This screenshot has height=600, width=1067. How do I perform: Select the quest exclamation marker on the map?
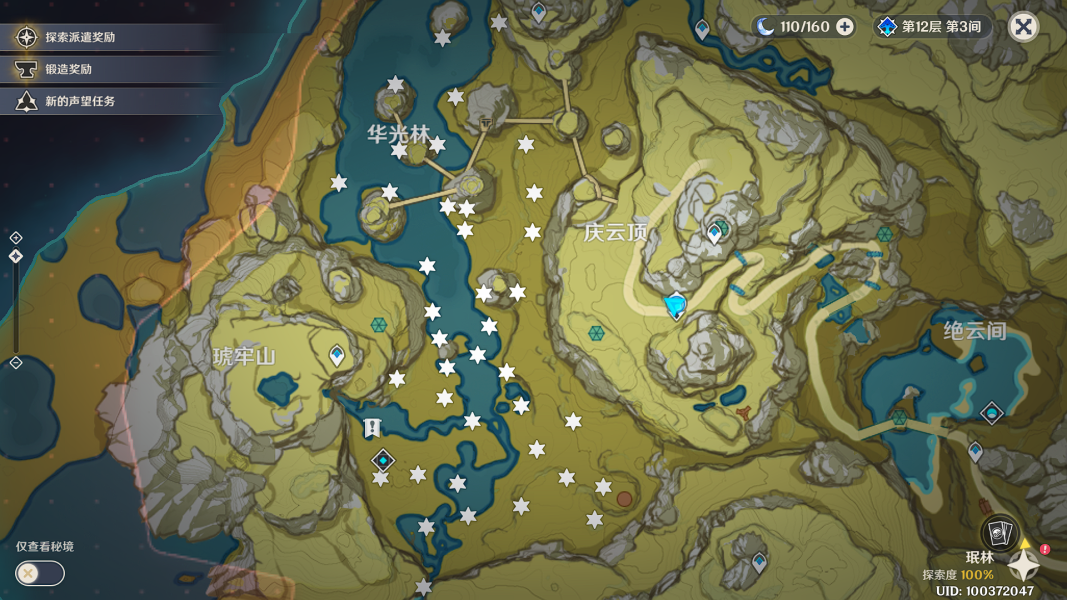[x=372, y=428]
